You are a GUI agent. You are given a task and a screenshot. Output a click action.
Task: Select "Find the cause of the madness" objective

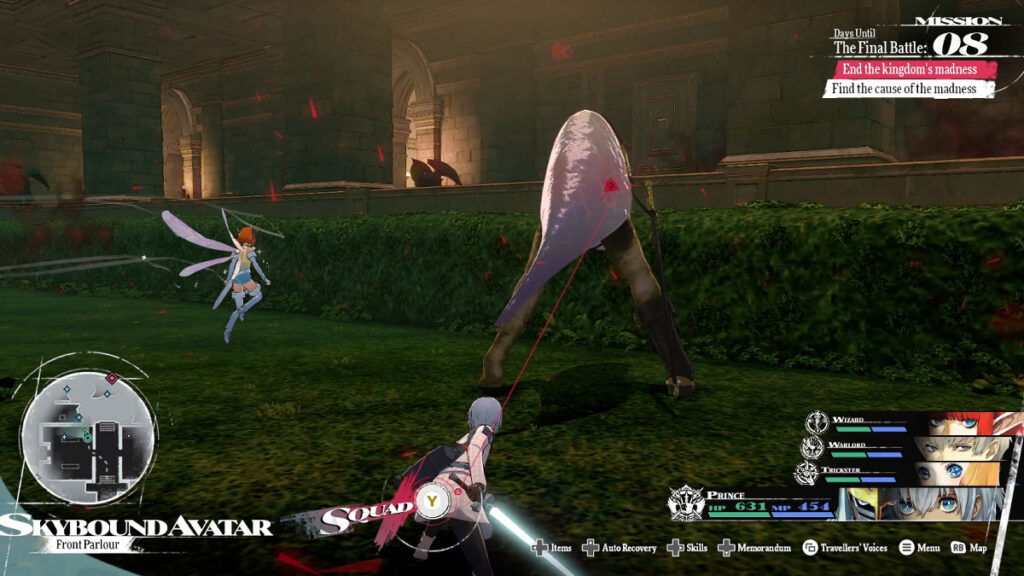[908, 89]
